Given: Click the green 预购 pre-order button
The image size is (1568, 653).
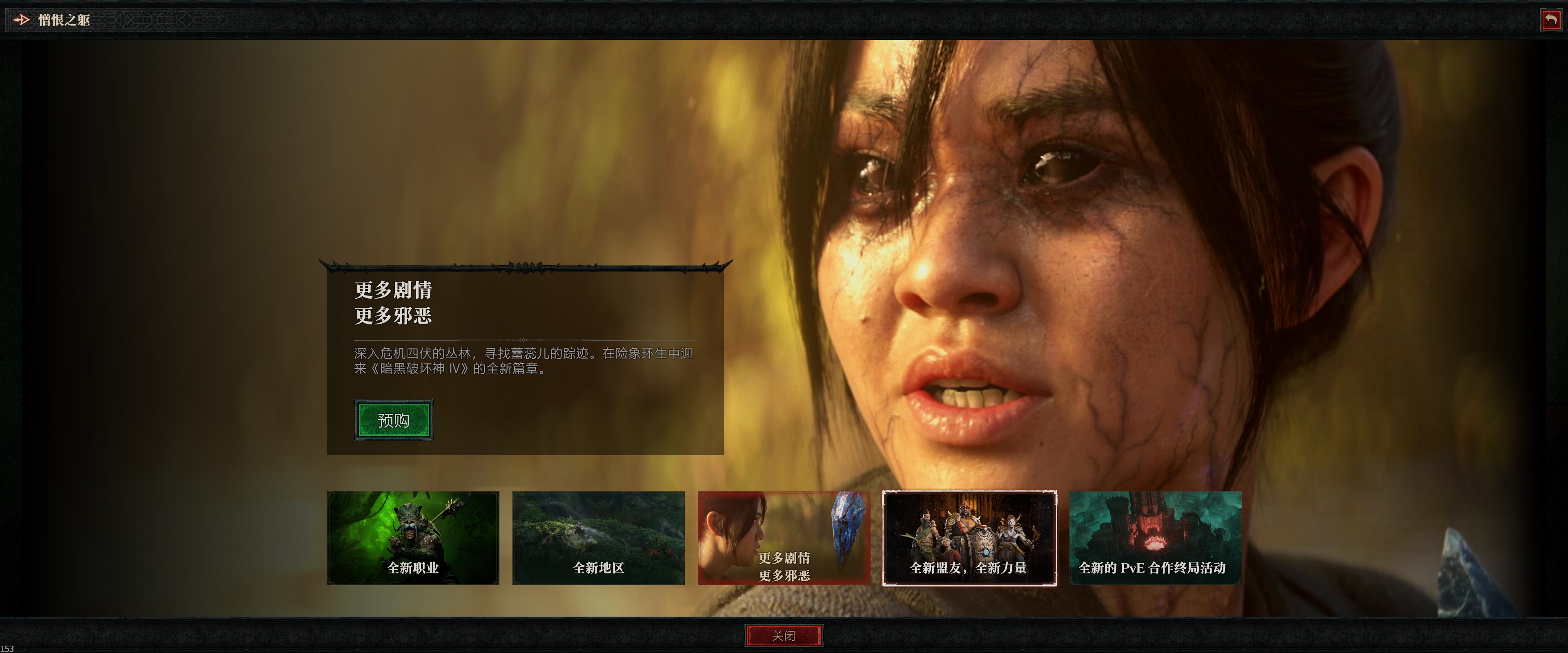Looking at the screenshot, I should click(394, 420).
